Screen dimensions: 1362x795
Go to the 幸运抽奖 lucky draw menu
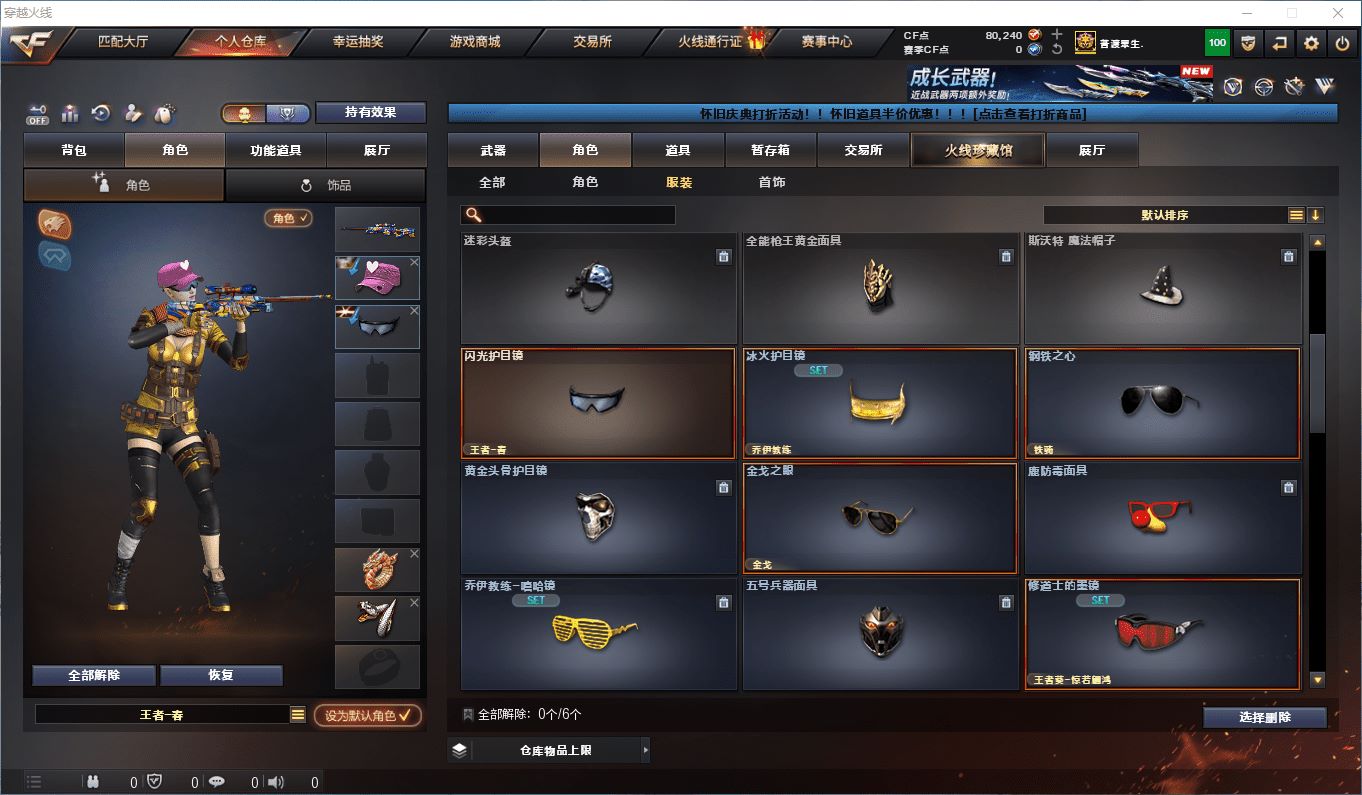click(x=357, y=42)
